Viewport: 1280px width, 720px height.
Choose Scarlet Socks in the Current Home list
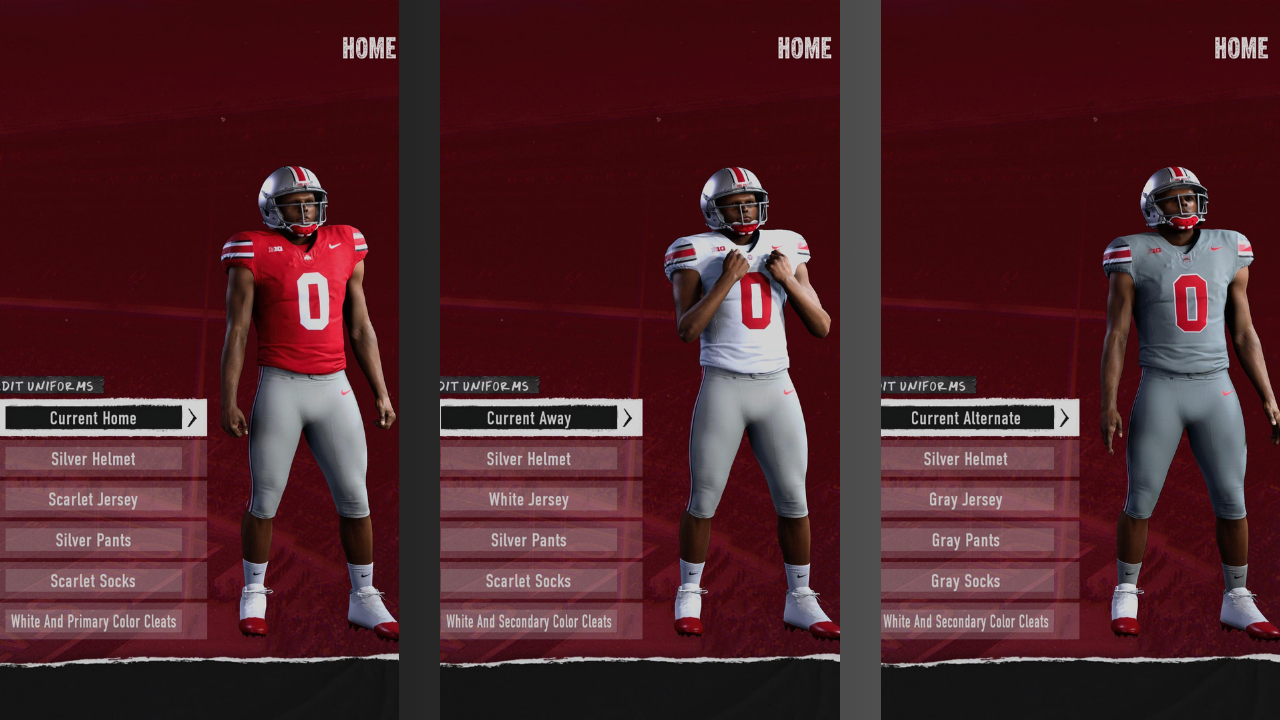[x=93, y=581]
